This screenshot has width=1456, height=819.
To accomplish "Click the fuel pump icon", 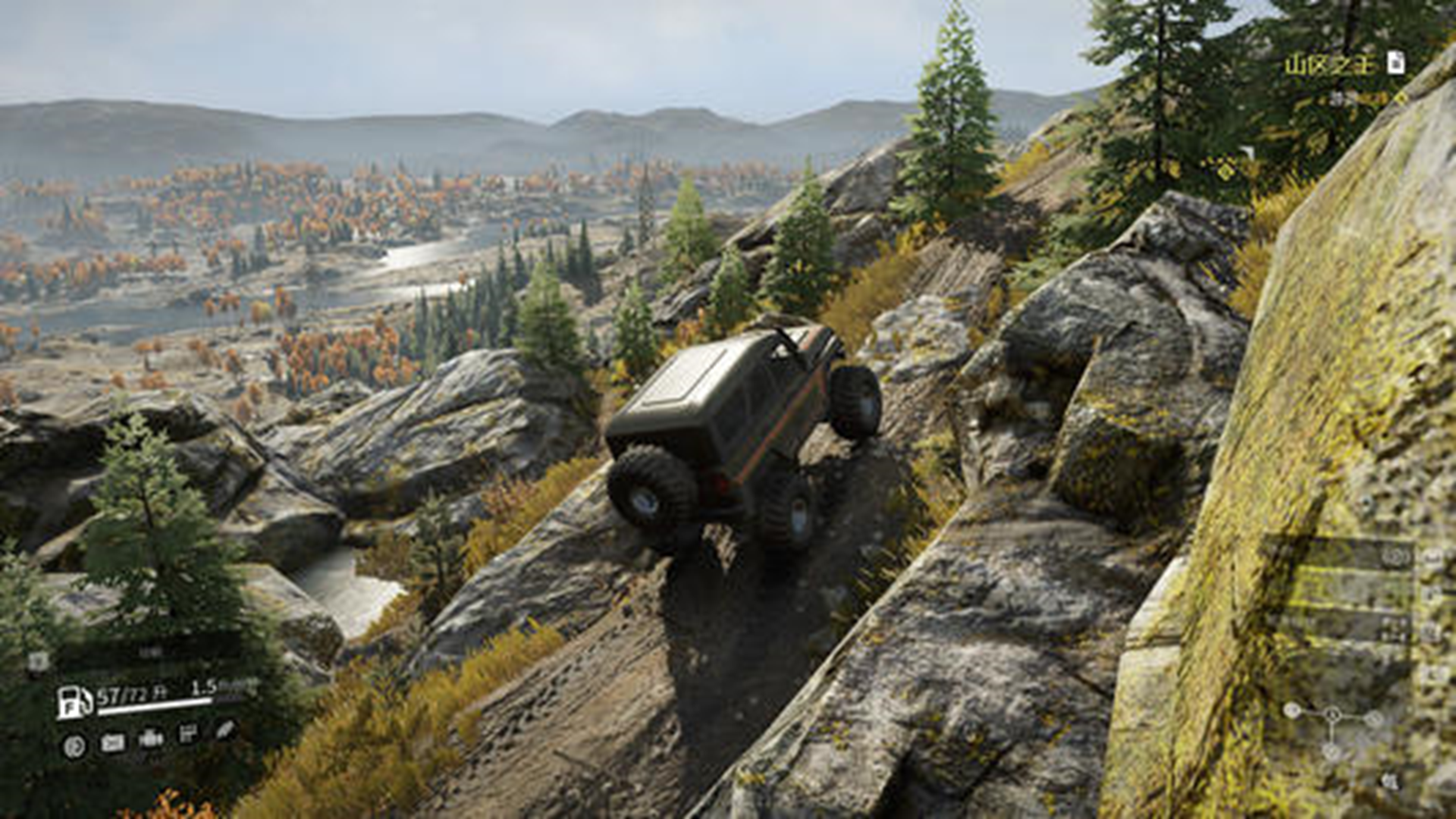I will click(x=74, y=701).
